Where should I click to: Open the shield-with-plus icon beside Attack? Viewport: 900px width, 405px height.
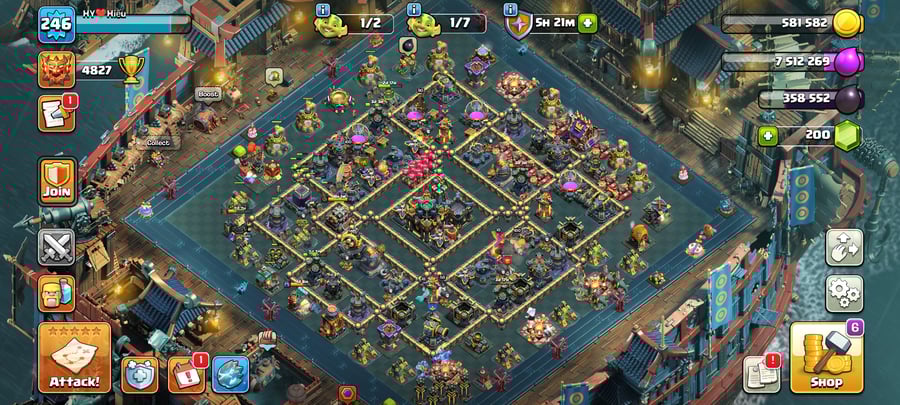139,374
